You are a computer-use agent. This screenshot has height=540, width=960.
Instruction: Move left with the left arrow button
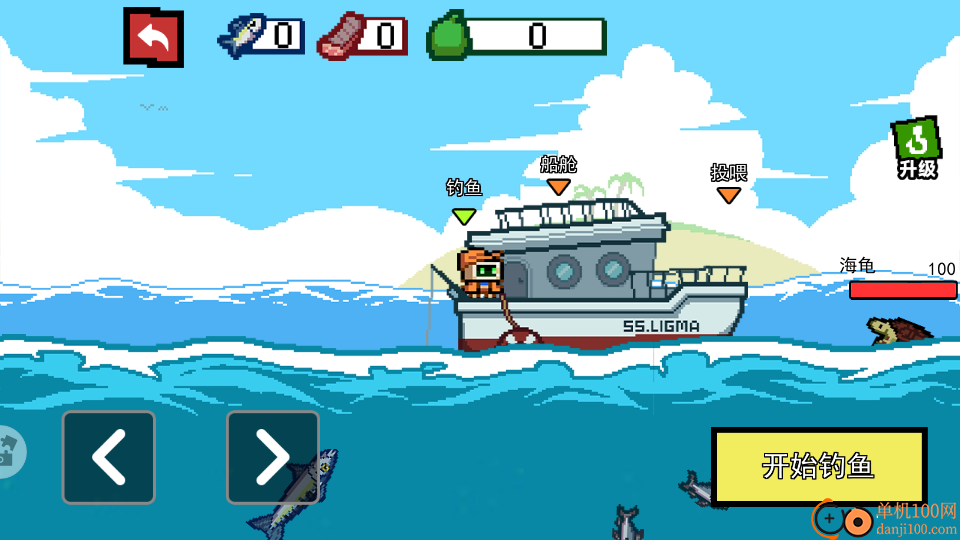pyautogui.click(x=109, y=457)
